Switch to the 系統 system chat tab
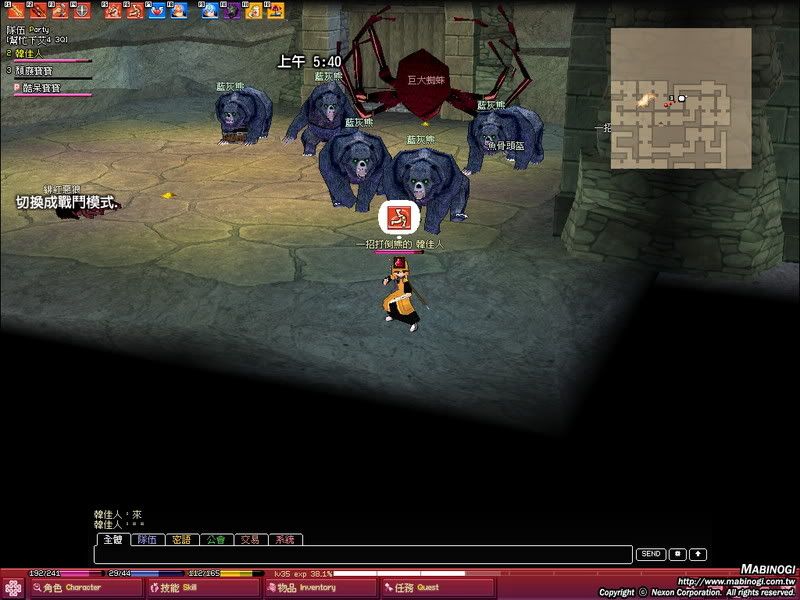 click(x=283, y=539)
